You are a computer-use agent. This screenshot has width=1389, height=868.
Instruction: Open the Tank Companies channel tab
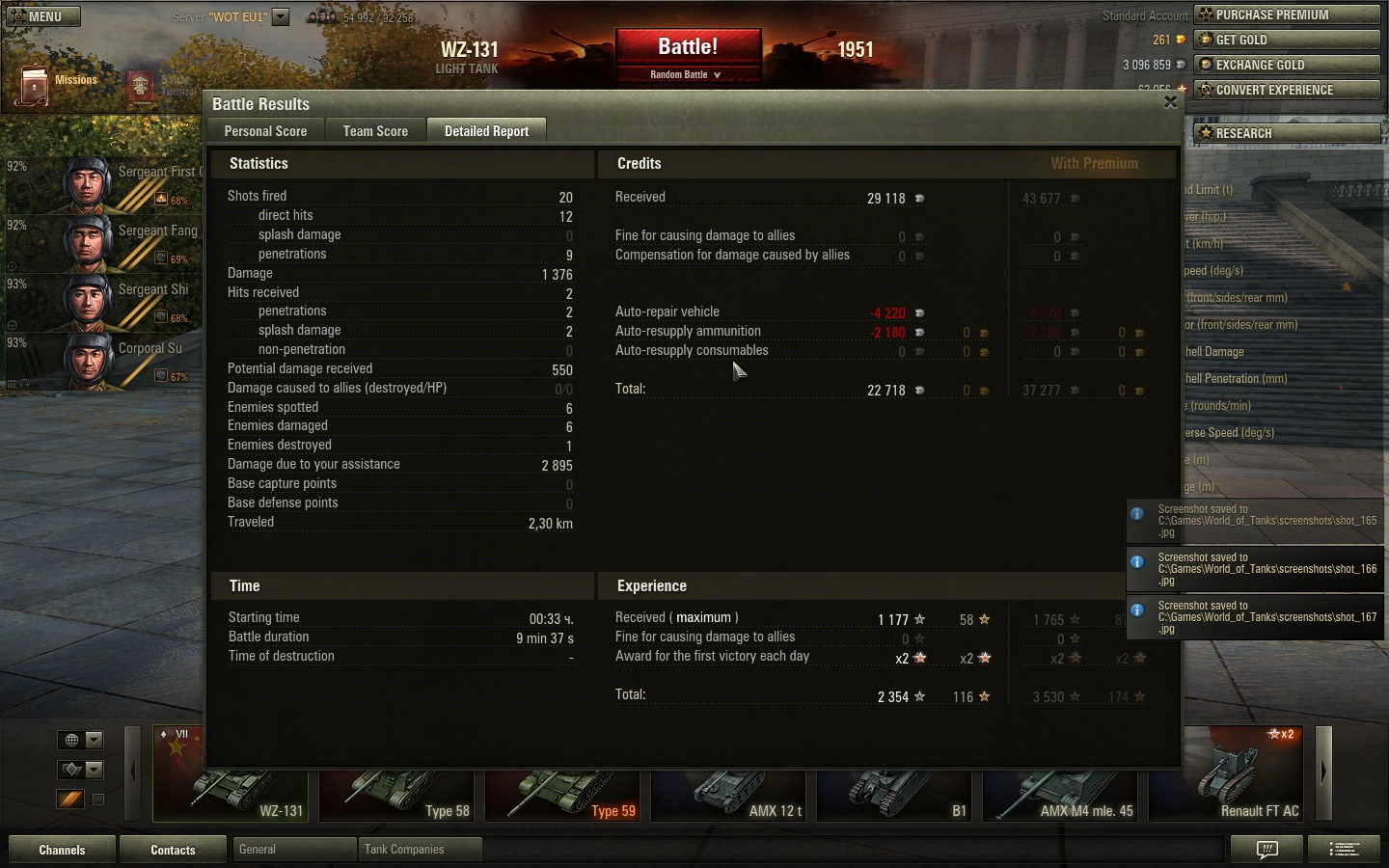419,850
